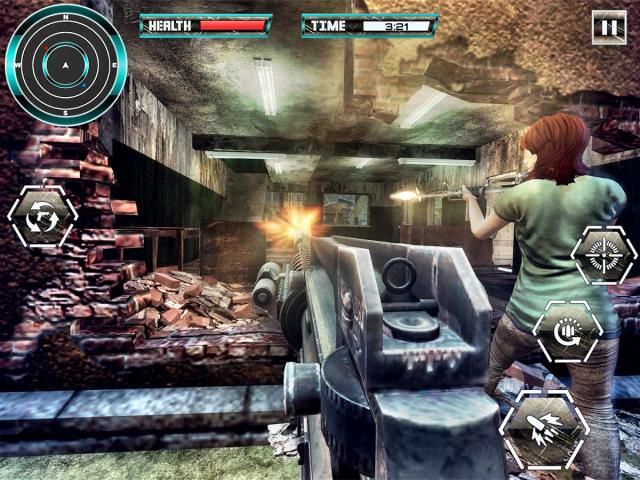Reload using the magazine reload icon

(x=567, y=332)
